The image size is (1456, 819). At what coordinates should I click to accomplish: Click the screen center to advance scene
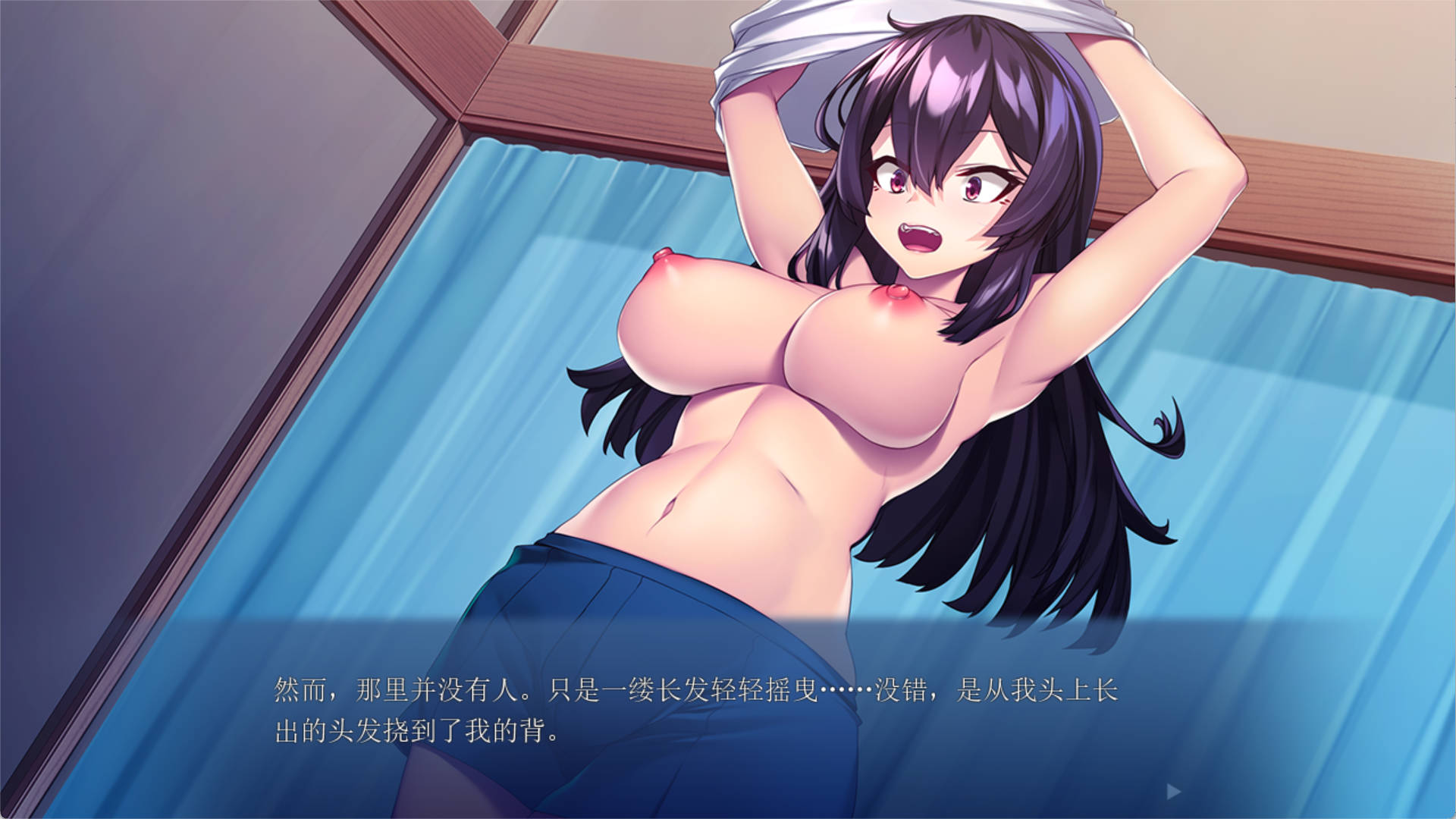pos(728,409)
